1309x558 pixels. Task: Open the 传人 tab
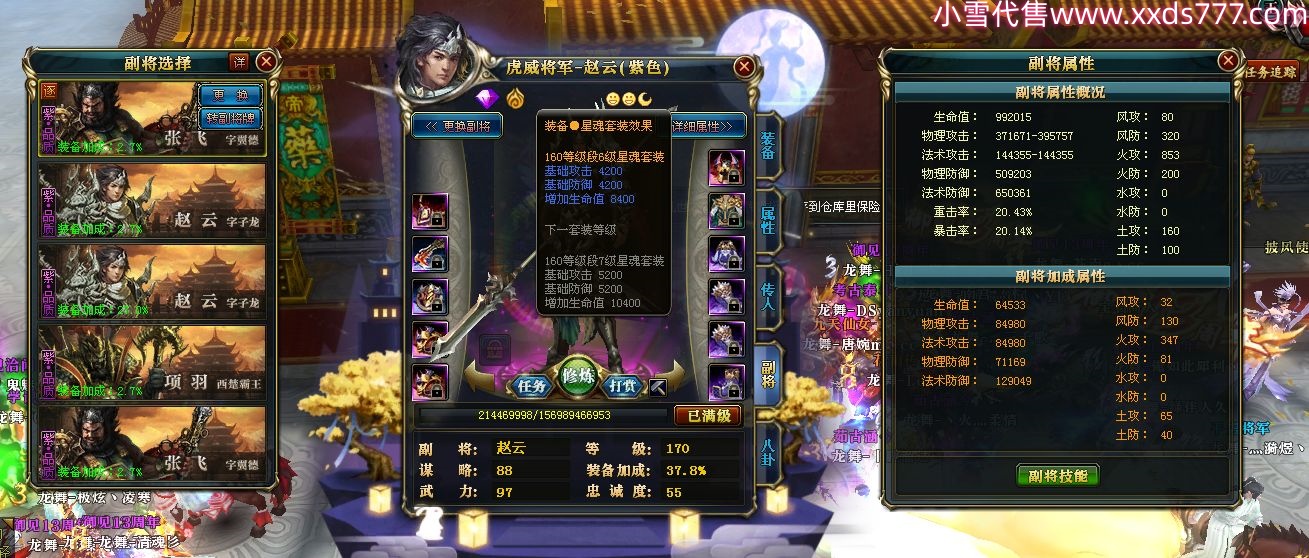(768, 292)
